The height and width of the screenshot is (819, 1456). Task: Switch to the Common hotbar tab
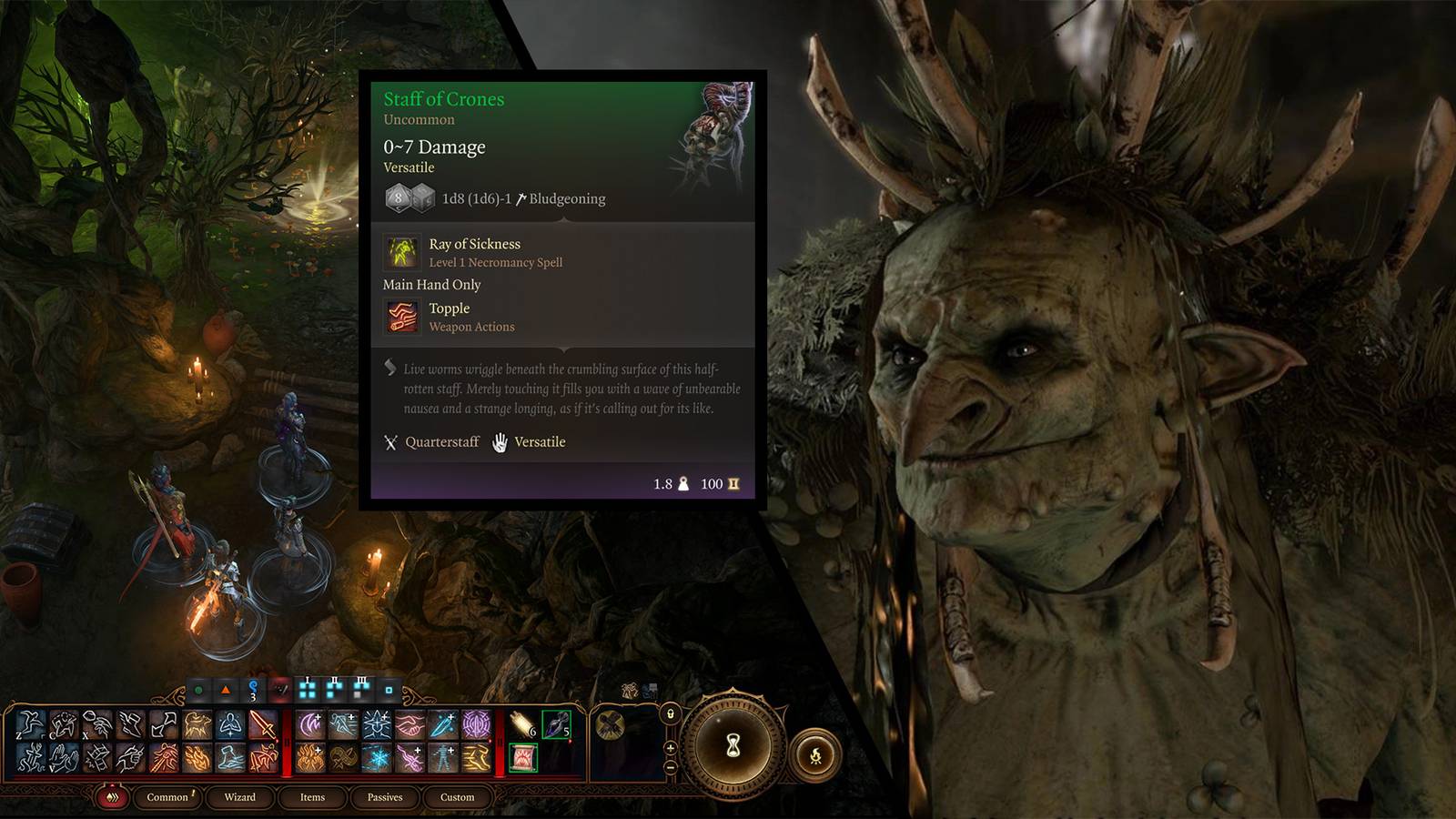168,797
